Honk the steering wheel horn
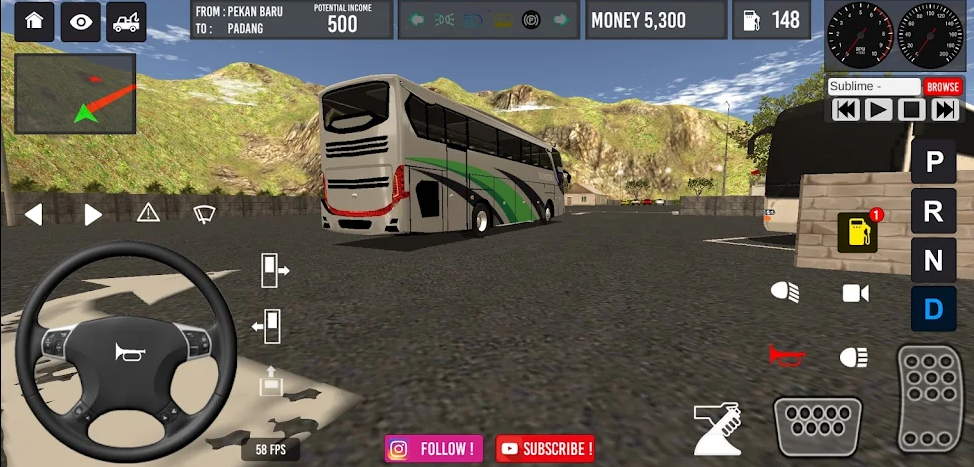974x467 pixels. coord(126,352)
